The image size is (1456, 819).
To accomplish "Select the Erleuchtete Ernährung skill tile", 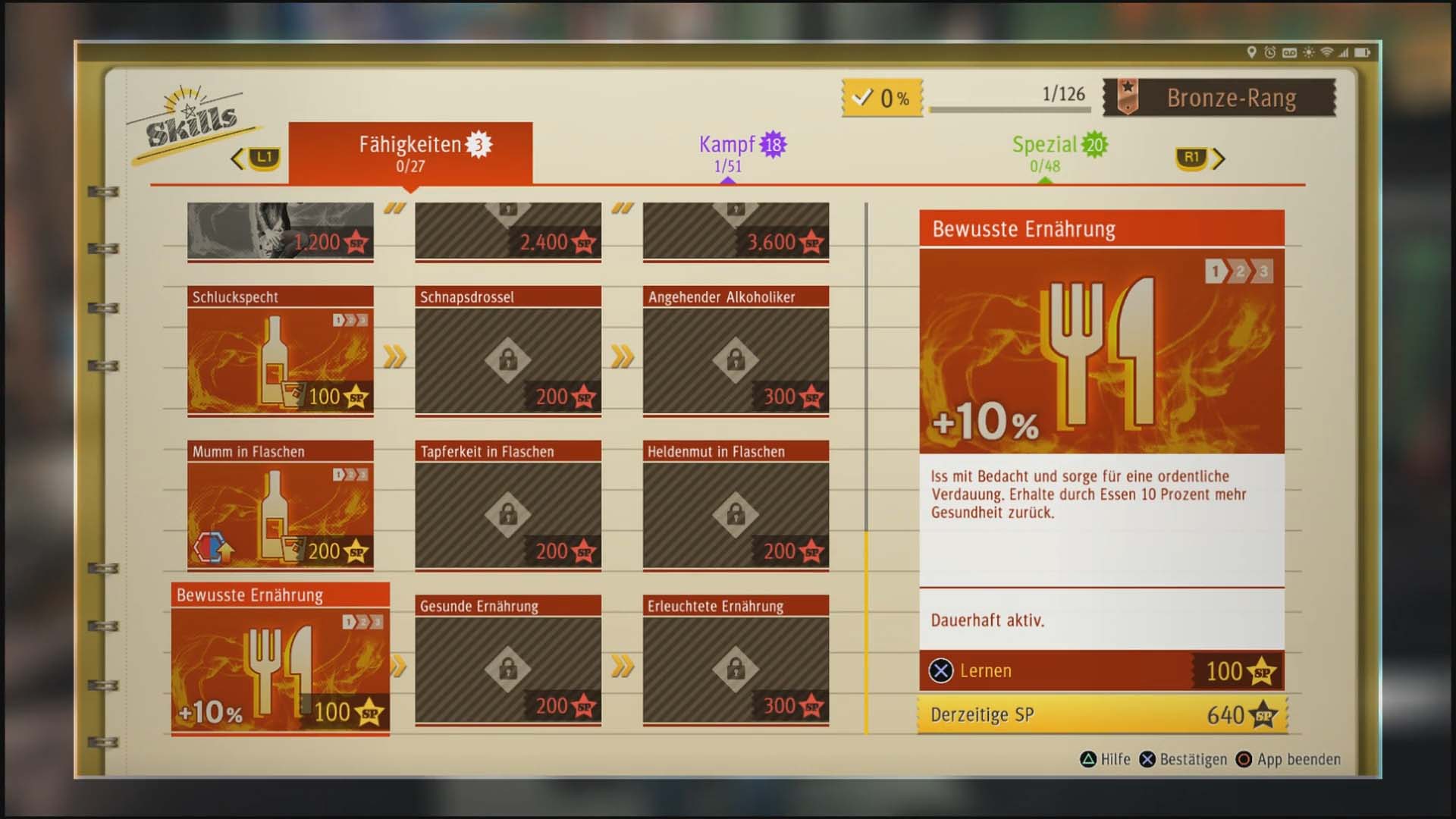I will pyautogui.click(x=736, y=661).
